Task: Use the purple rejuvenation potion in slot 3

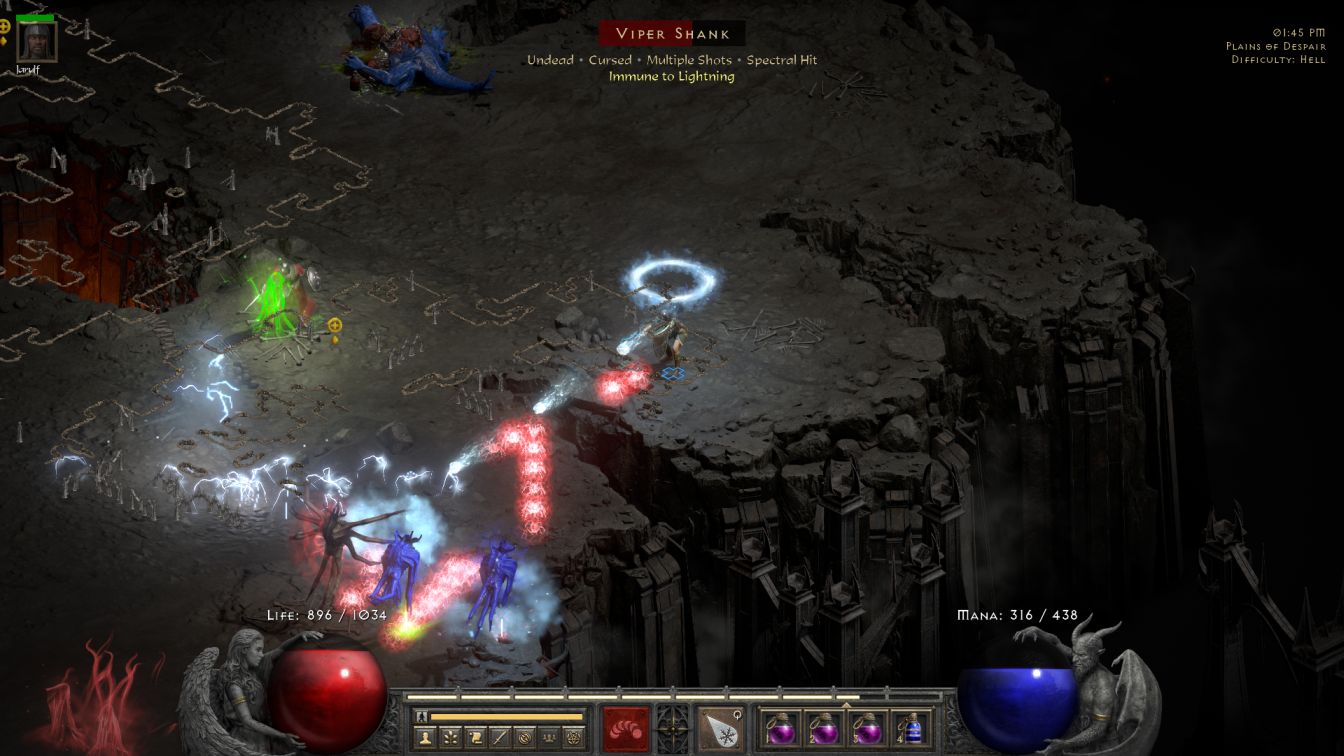Action: pos(867,728)
